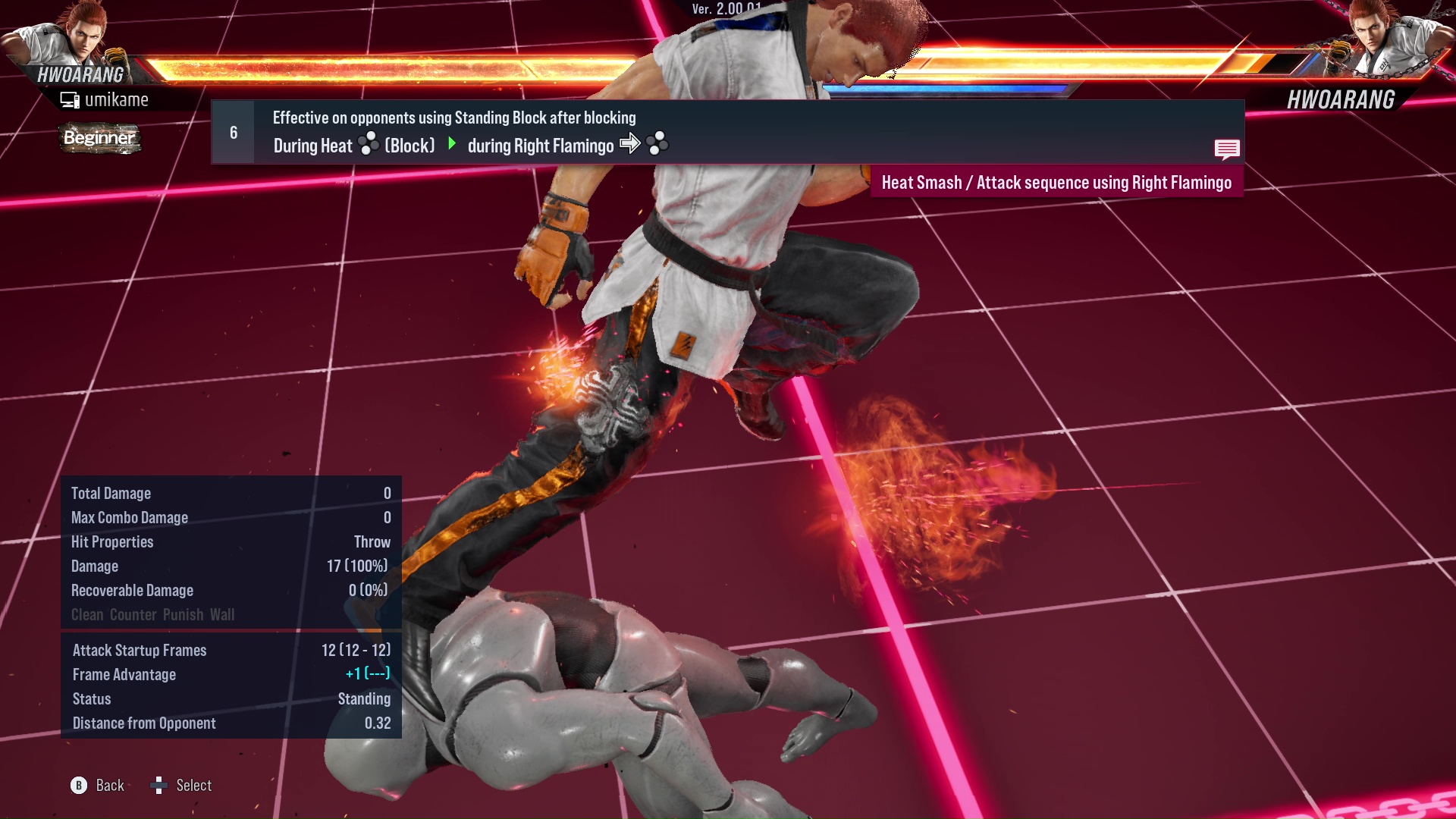The image size is (1456, 819).
Task: Click the Punish property label
Action: click(183, 615)
